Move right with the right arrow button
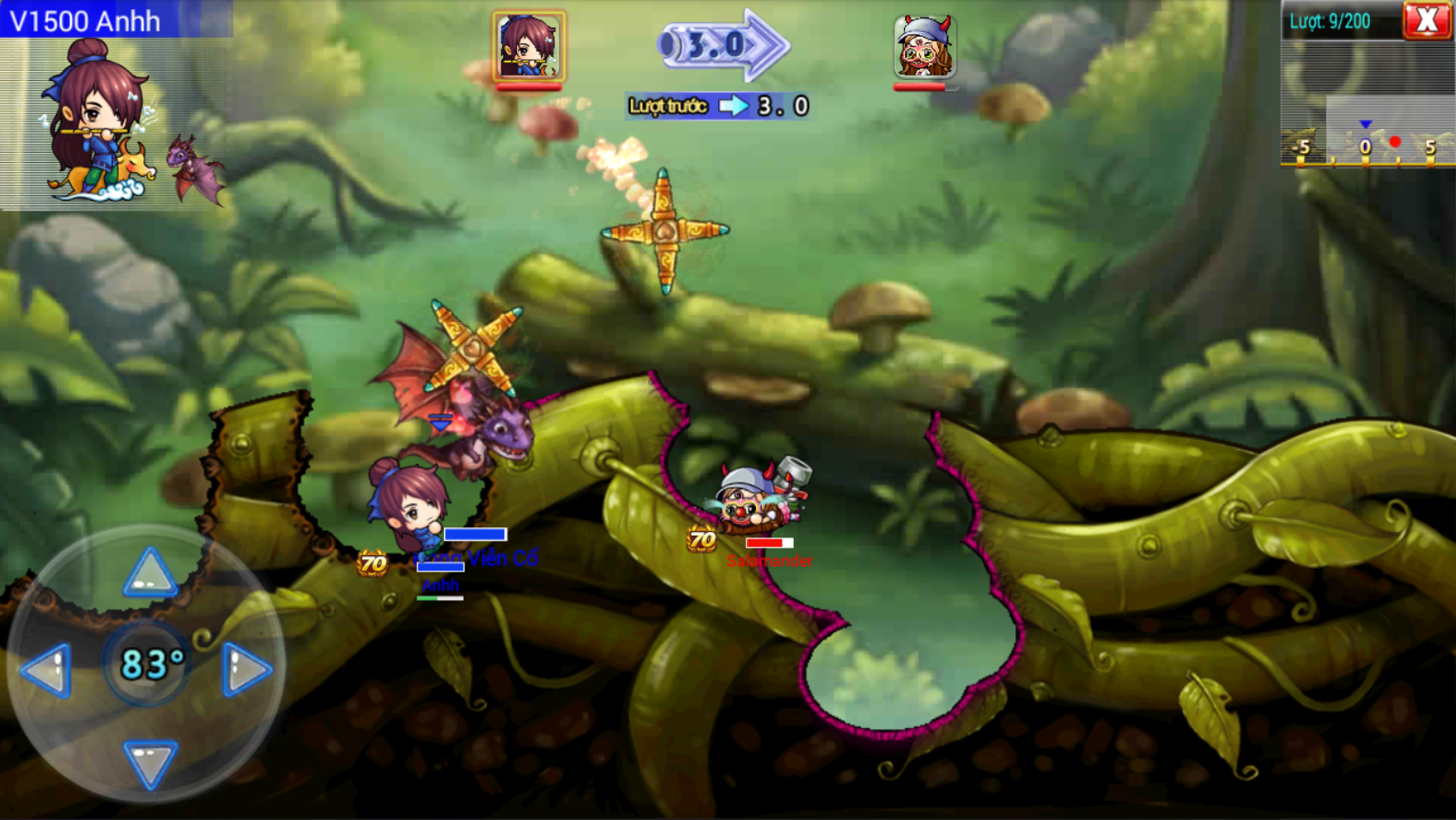 (x=246, y=668)
